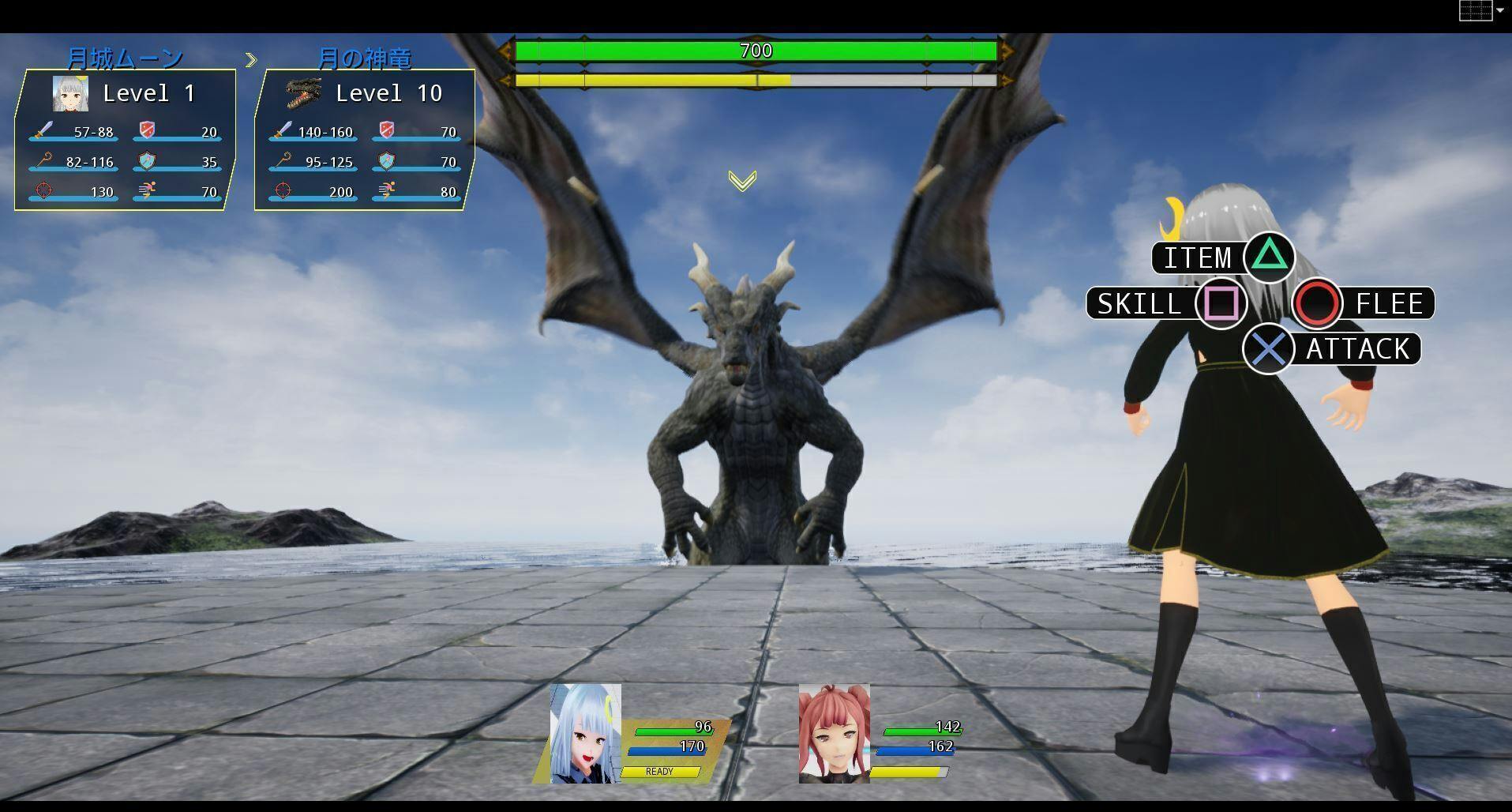Select the blue-haired party member portrait
Image resolution: width=1512 pixels, height=812 pixels.
[x=585, y=734]
